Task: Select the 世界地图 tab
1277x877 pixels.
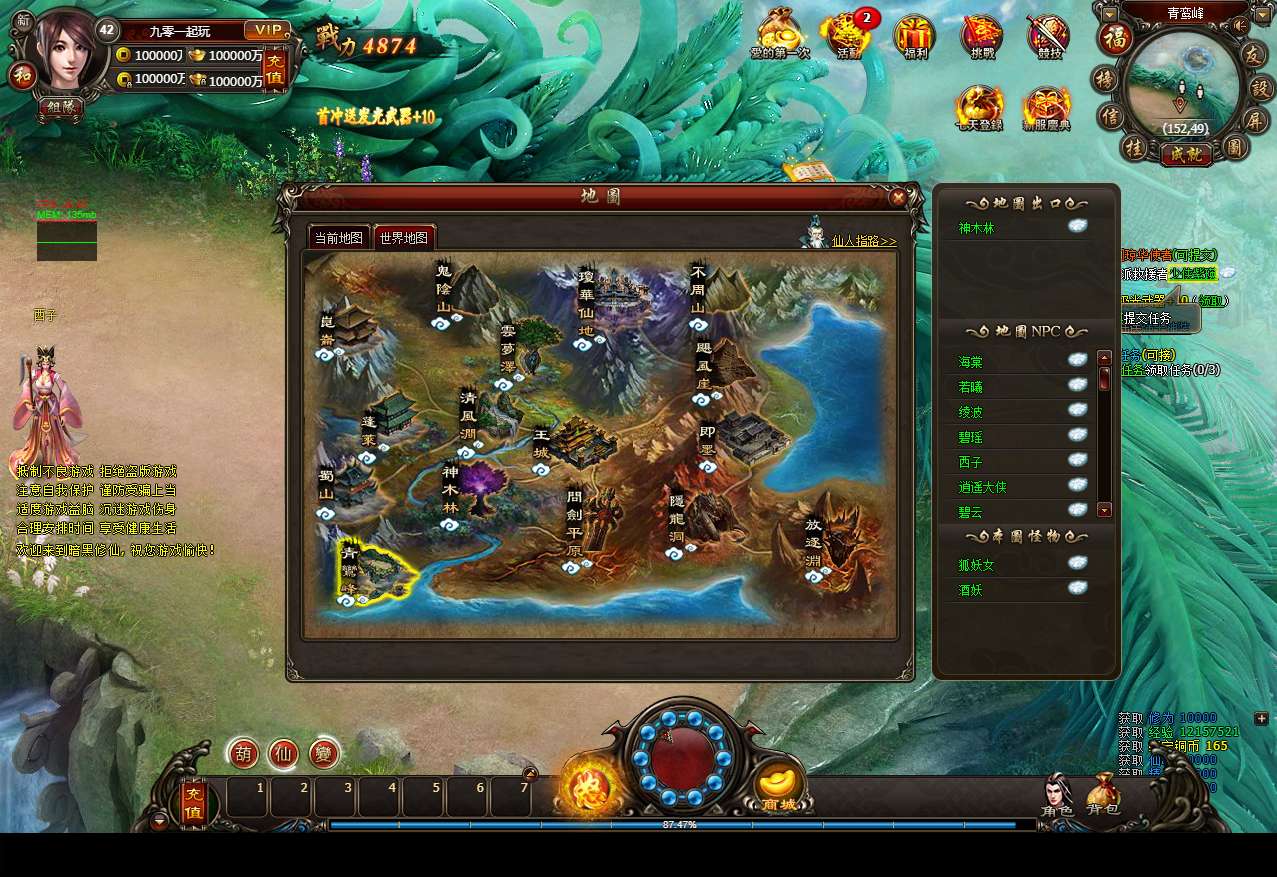Action: (x=404, y=238)
